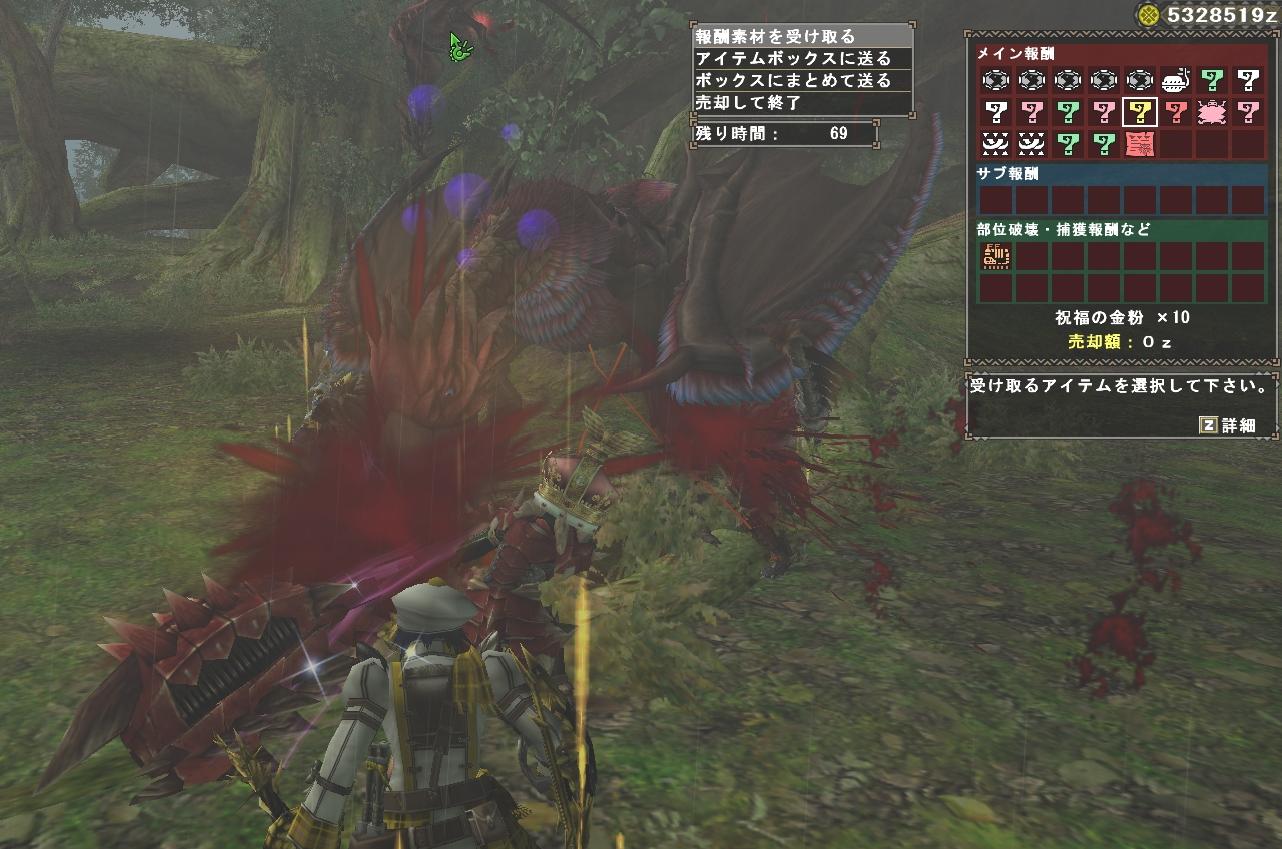Select the red question mark reward
The width and height of the screenshot is (1282, 849).
click(x=1176, y=111)
